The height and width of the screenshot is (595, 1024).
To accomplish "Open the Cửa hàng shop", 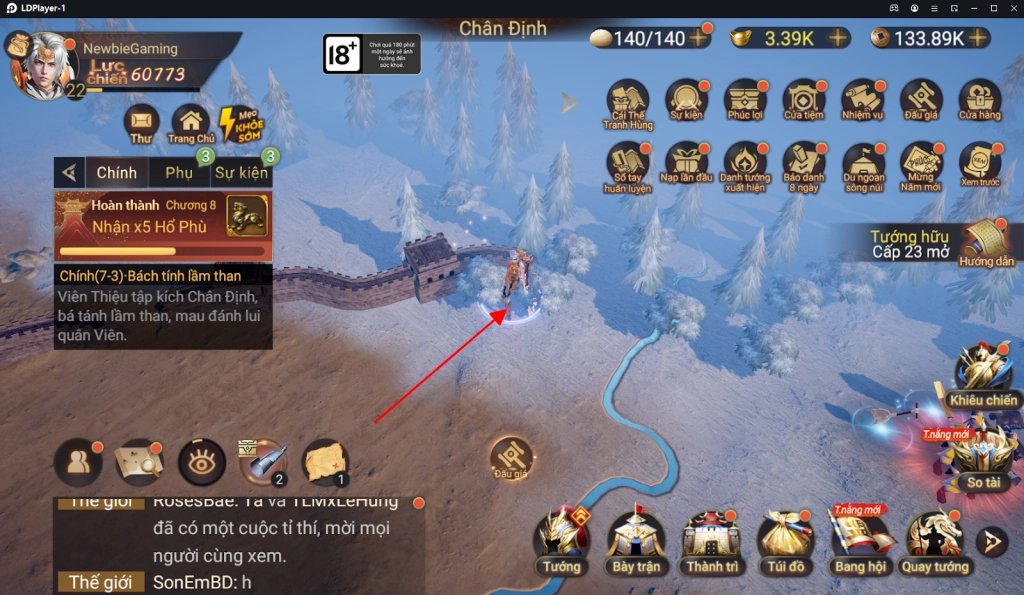I will click(980, 102).
